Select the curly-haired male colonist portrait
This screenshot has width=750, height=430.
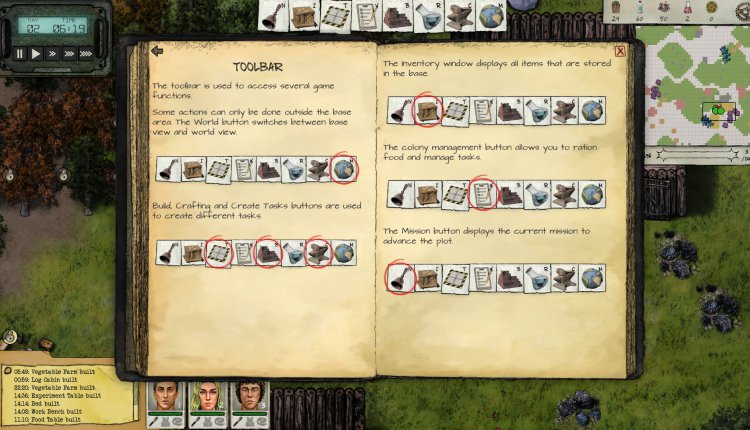246,398
